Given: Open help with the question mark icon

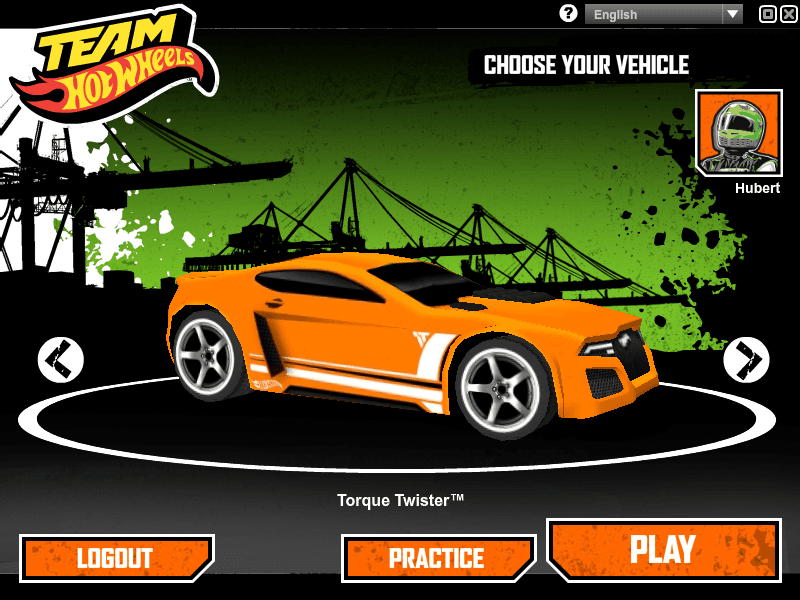Looking at the screenshot, I should [x=569, y=13].
